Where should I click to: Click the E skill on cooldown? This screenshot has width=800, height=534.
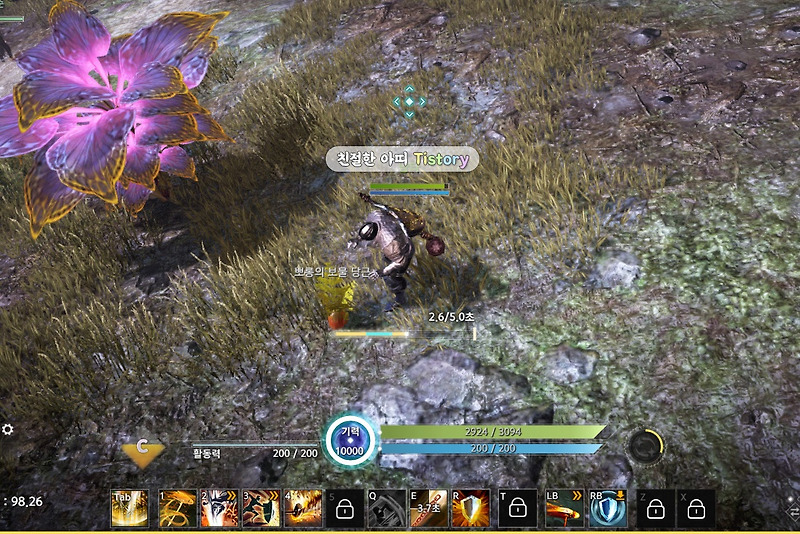click(428, 509)
